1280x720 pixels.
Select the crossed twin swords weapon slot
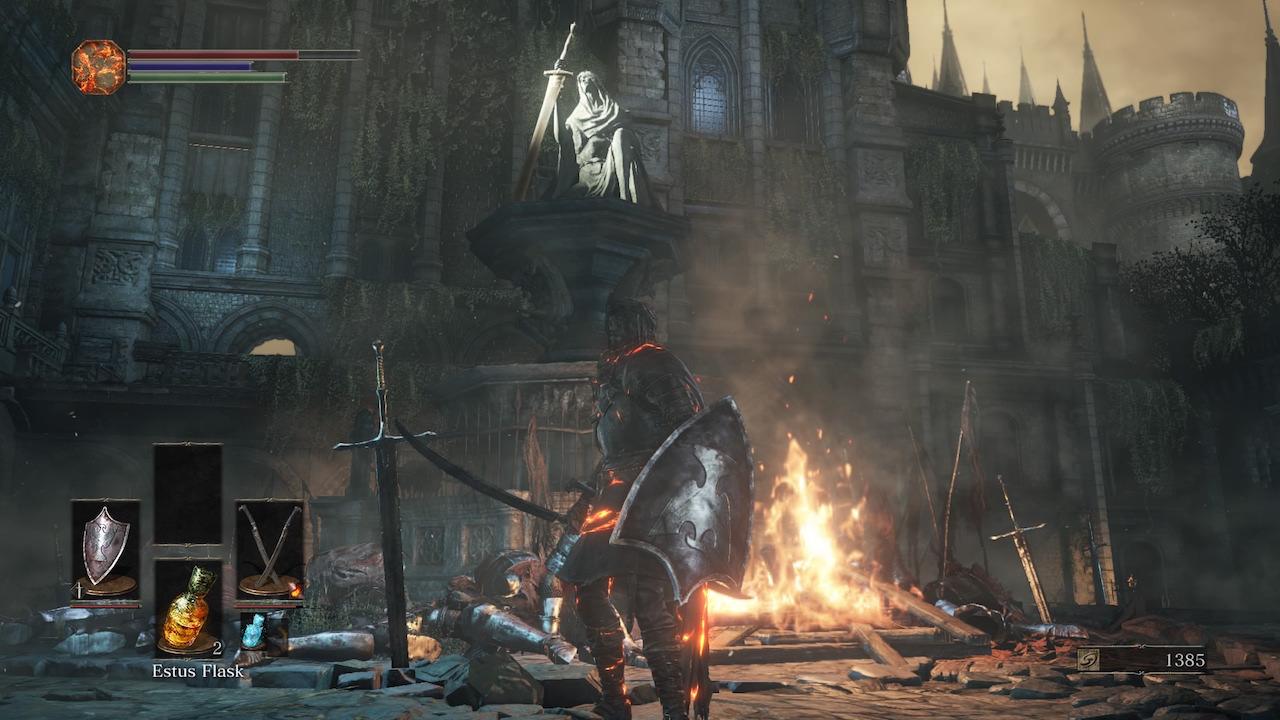[x=269, y=550]
